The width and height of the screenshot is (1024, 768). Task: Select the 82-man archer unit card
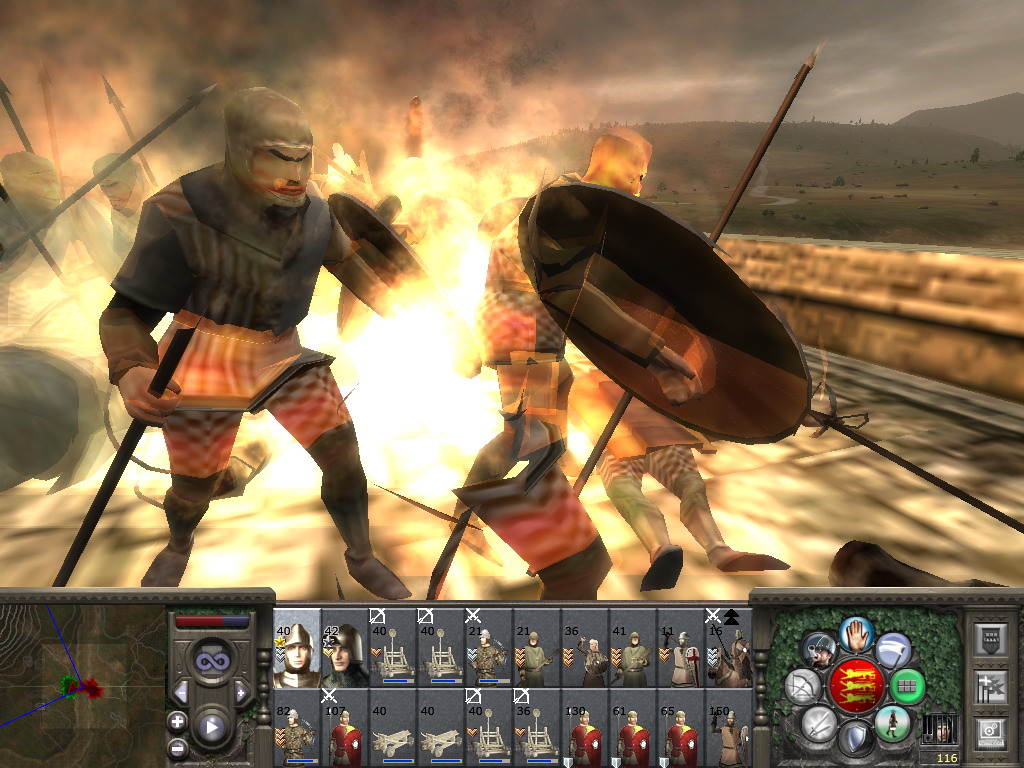point(297,728)
